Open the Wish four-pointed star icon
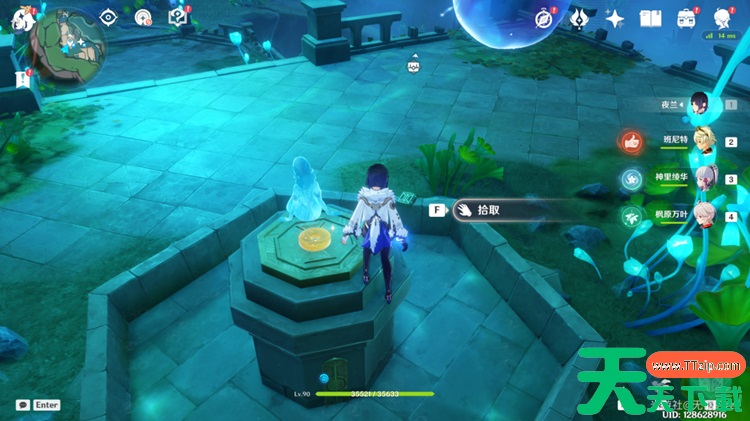 pos(615,18)
